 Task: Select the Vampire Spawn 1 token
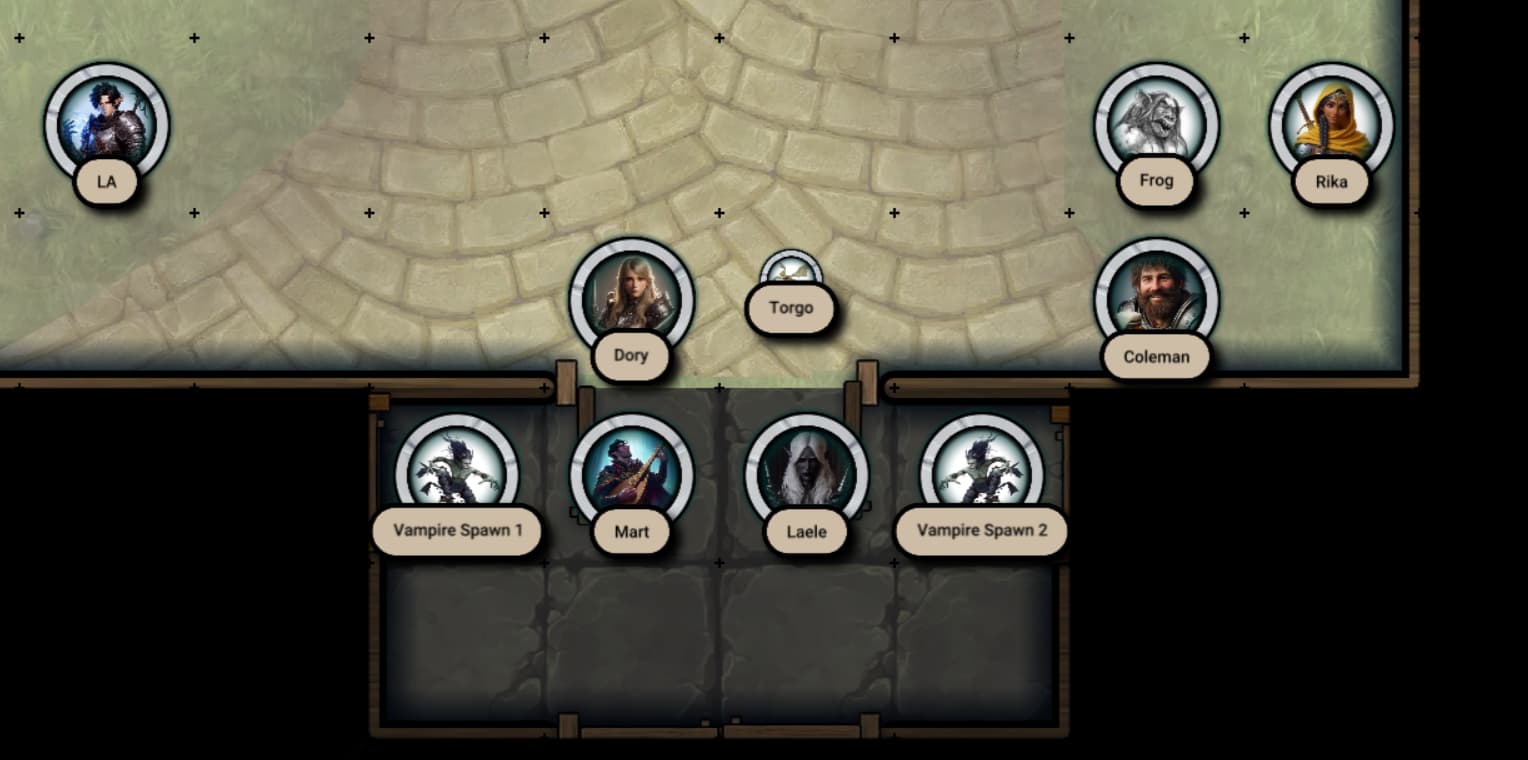[x=457, y=473]
